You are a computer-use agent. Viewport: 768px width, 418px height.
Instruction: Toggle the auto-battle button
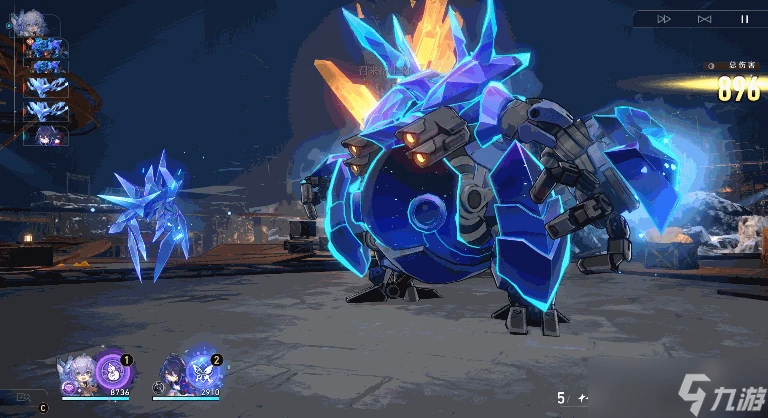[704, 19]
